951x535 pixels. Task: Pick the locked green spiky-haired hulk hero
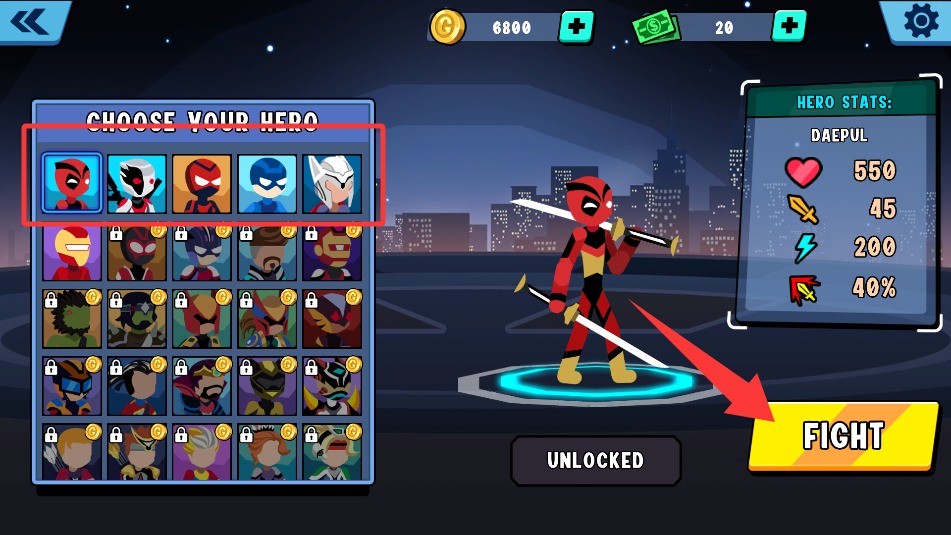click(72, 318)
